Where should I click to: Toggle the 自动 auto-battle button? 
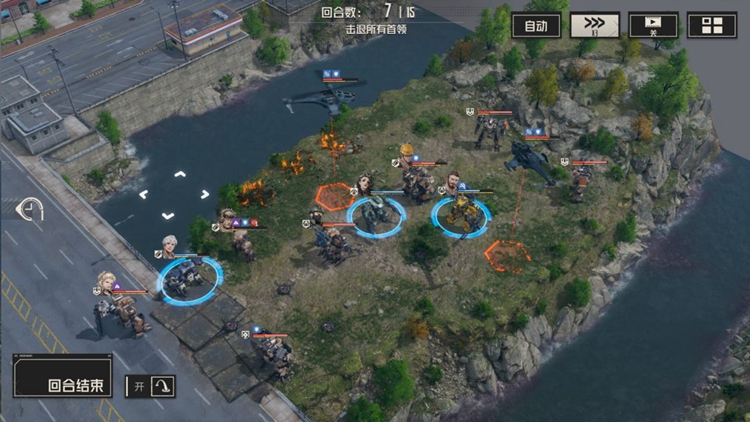pyautogui.click(x=536, y=26)
